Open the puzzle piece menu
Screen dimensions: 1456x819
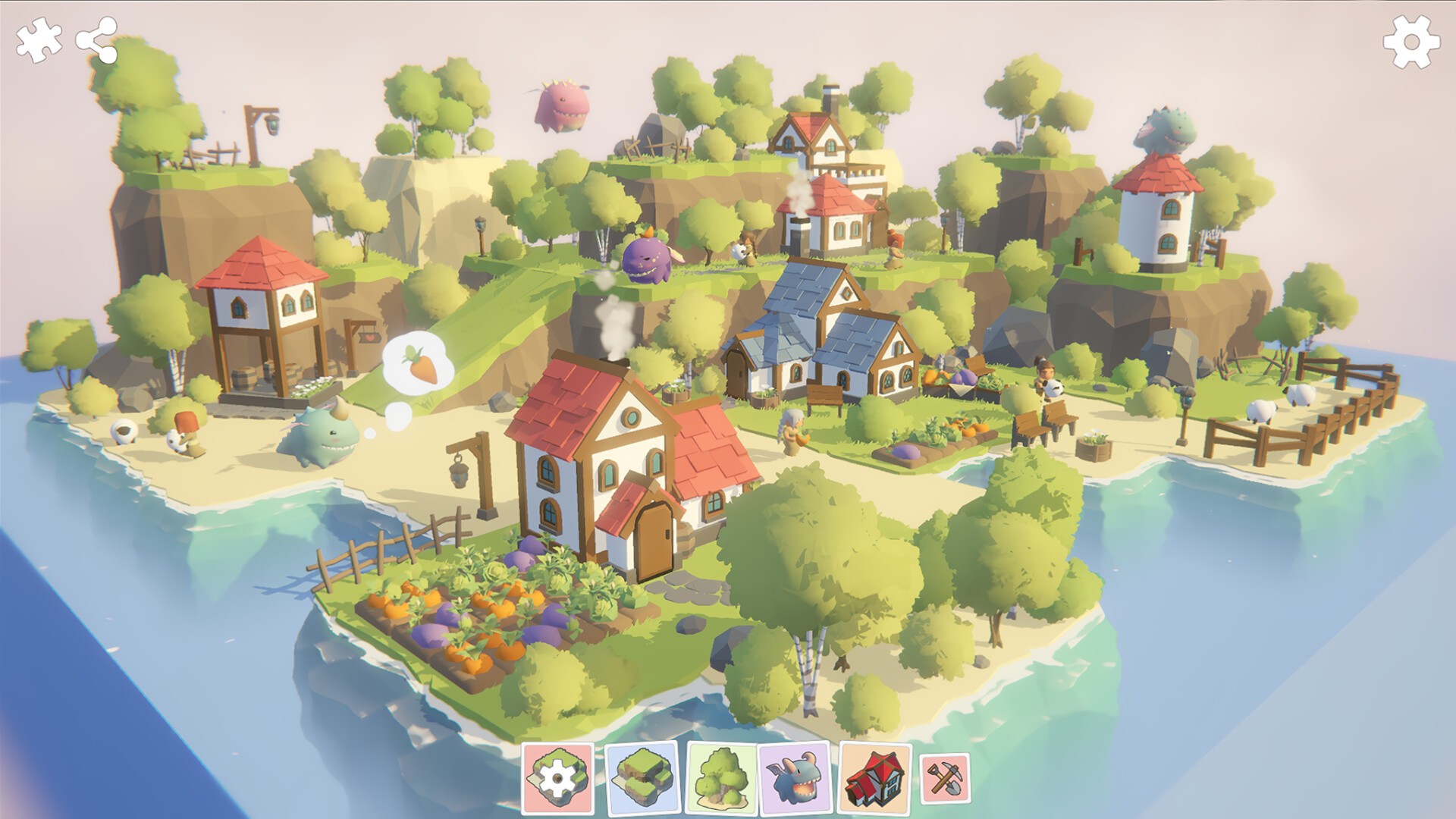coord(39,40)
